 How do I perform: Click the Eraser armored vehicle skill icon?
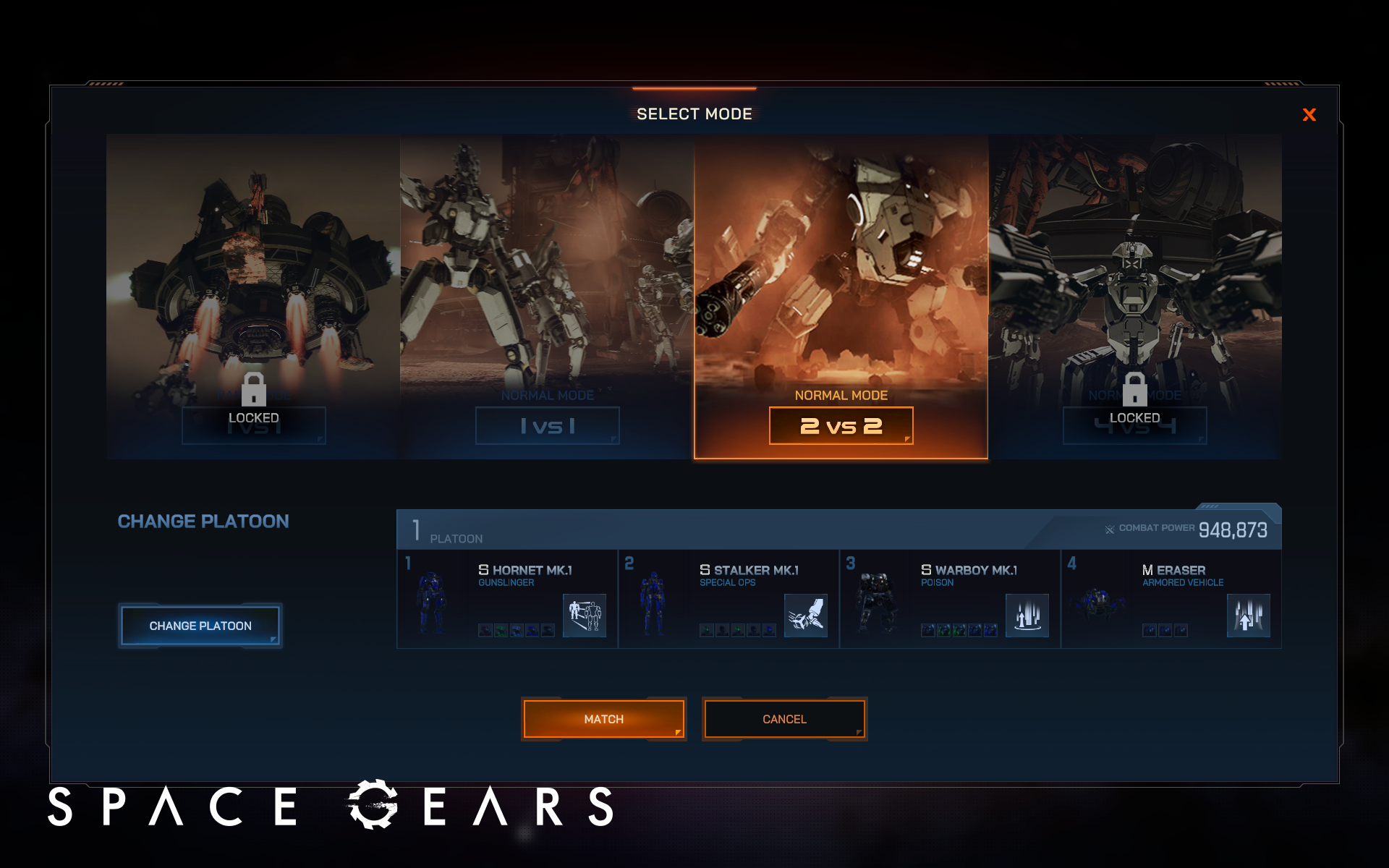1249,616
